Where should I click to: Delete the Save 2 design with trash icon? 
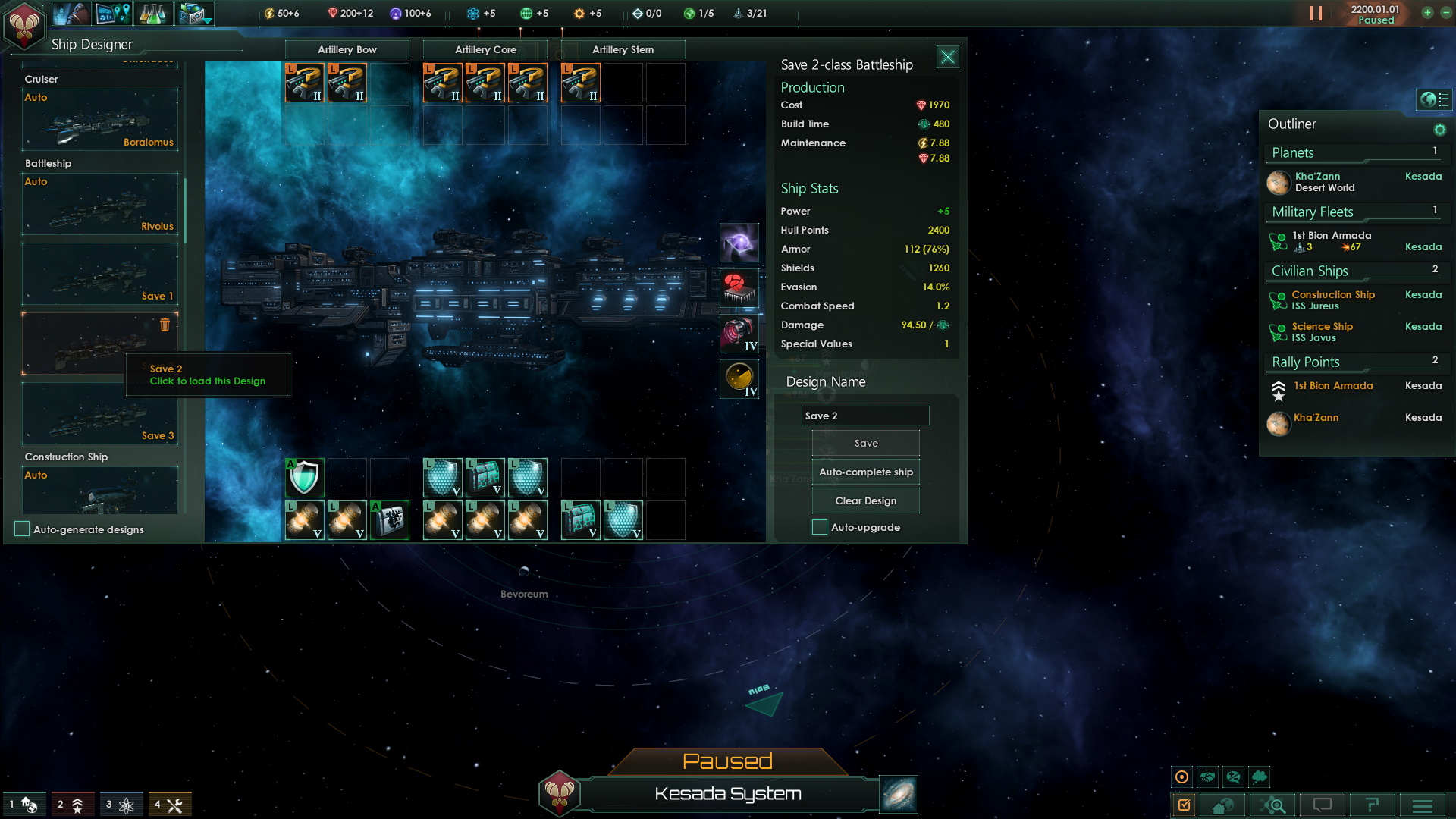[x=165, y=325]
